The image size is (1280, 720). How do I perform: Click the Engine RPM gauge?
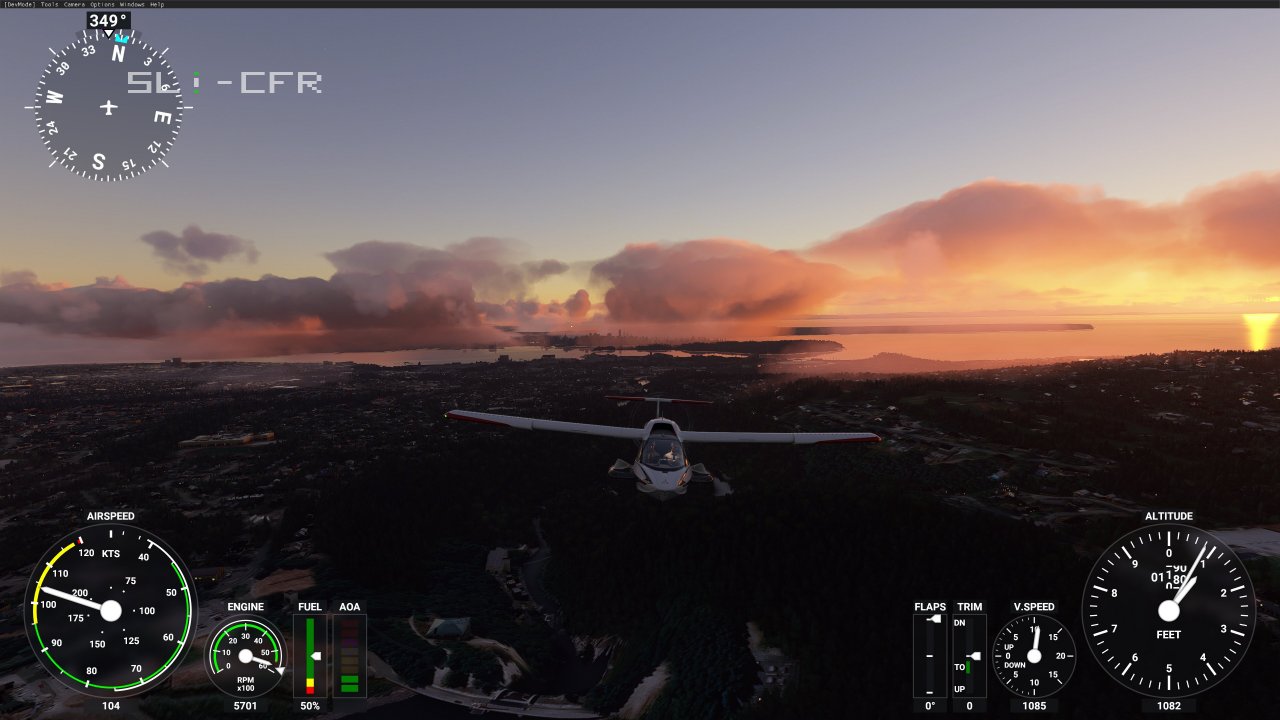[x=245, y=657]
